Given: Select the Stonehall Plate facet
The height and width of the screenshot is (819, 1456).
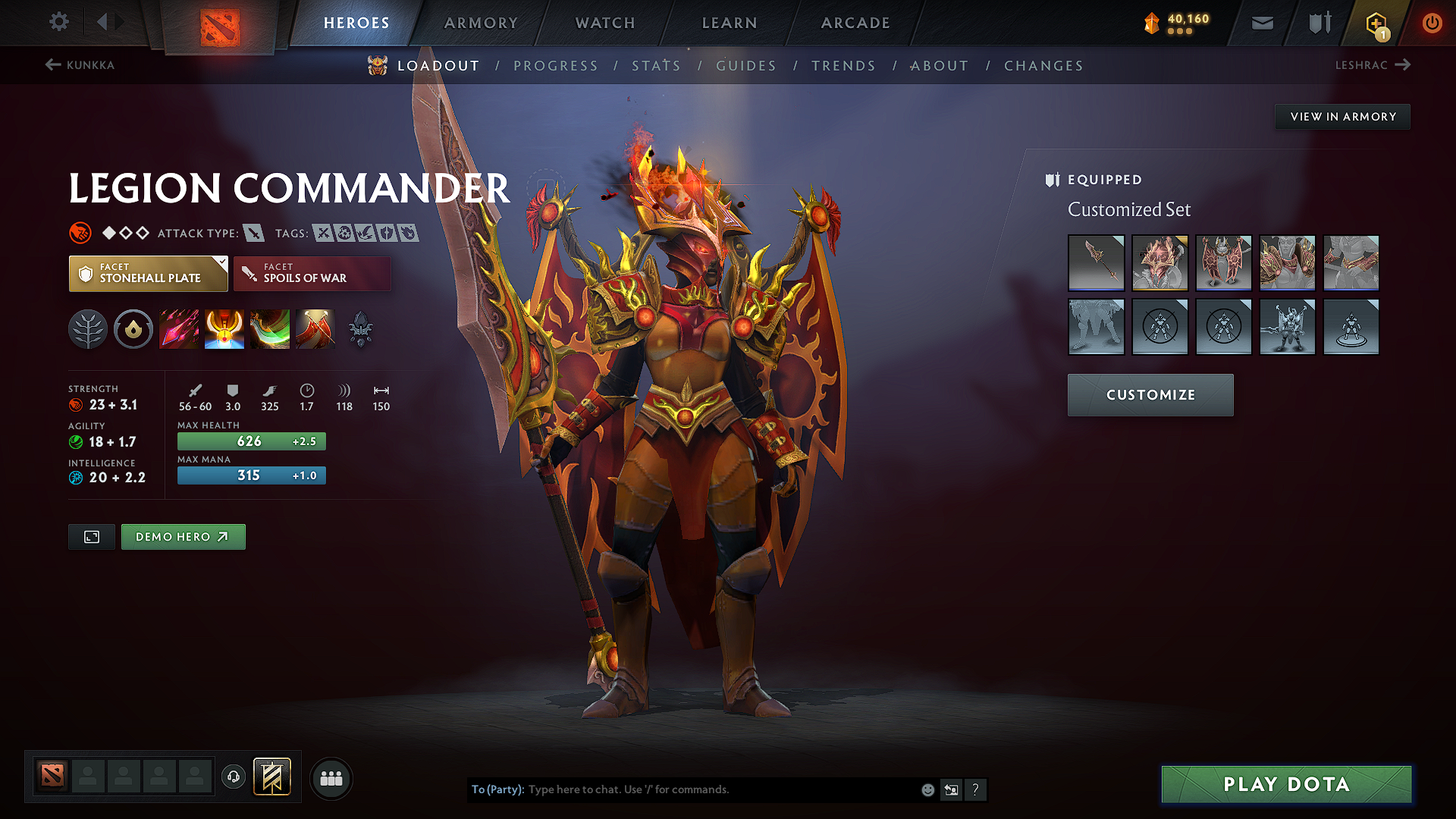Looking at the screenshot, I should coord(148,273).
